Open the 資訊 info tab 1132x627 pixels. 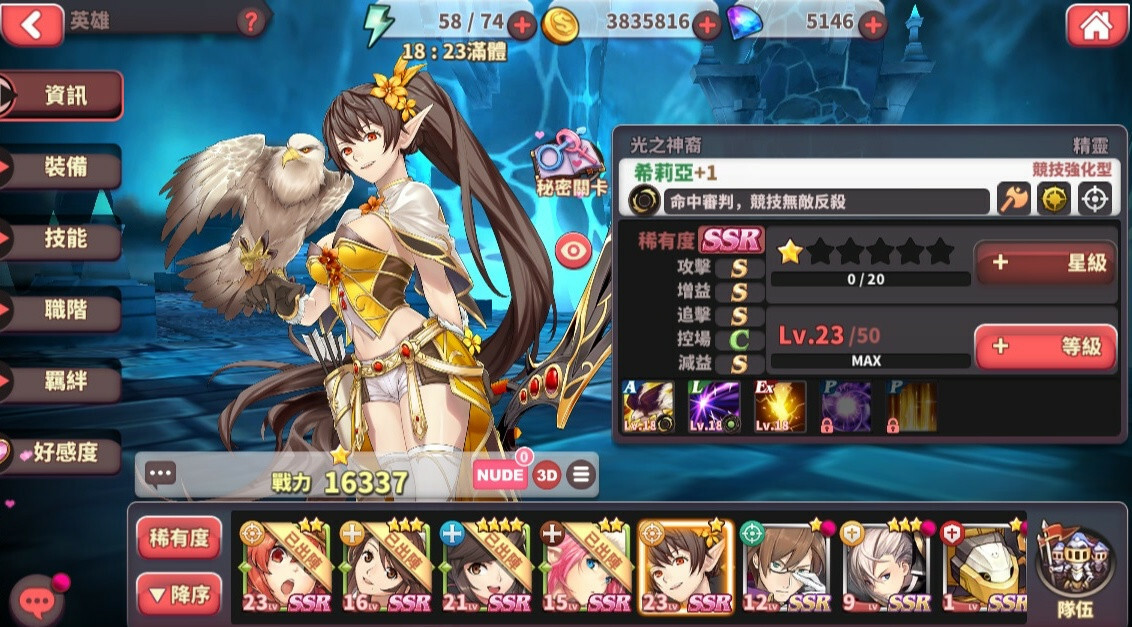tap(63, 96)
